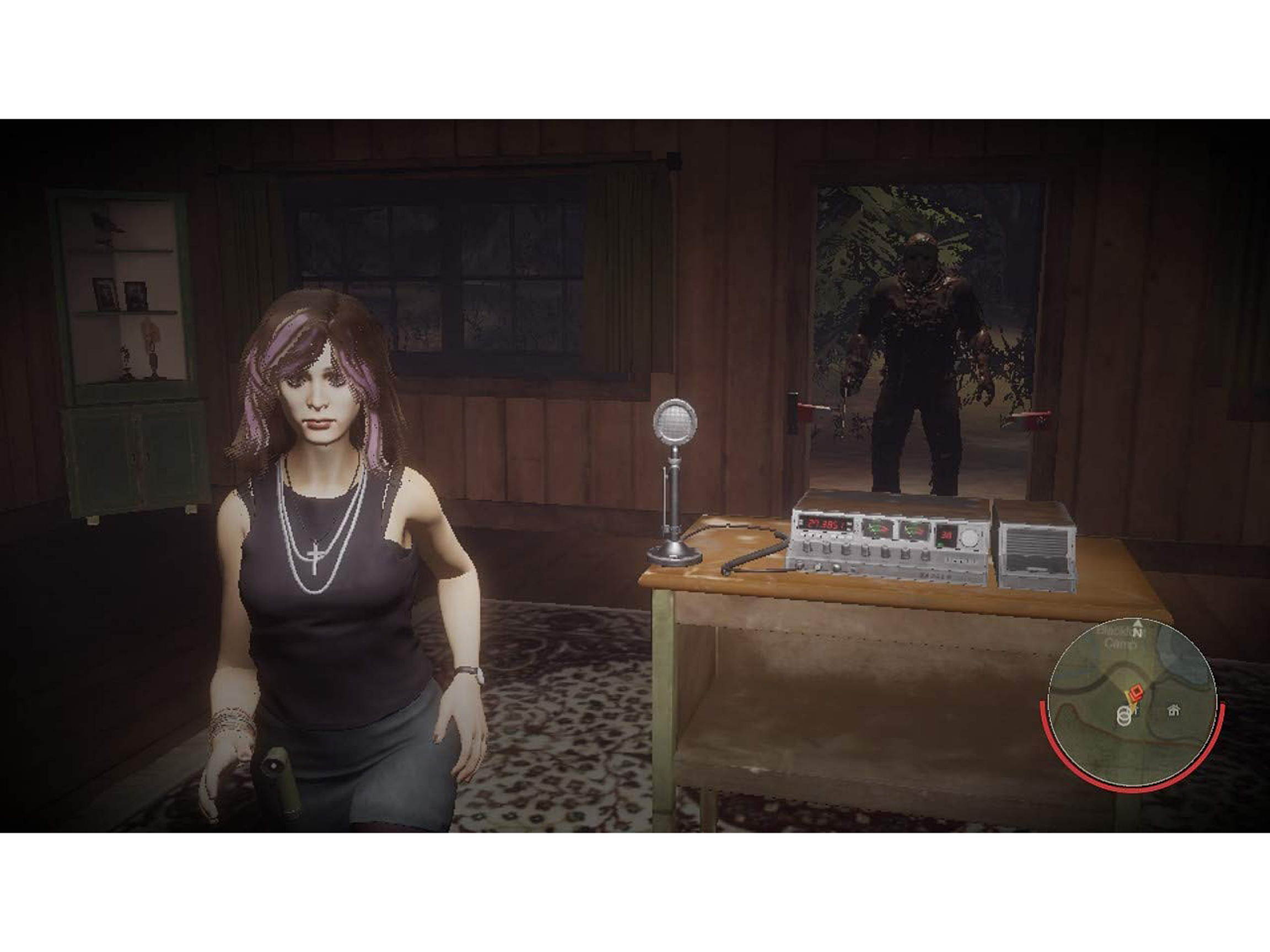Click the second adjustment knob on the radio faceplate
Viewport: 1270px width, 952px height.
pyautogui.click(x=827, y=549)
